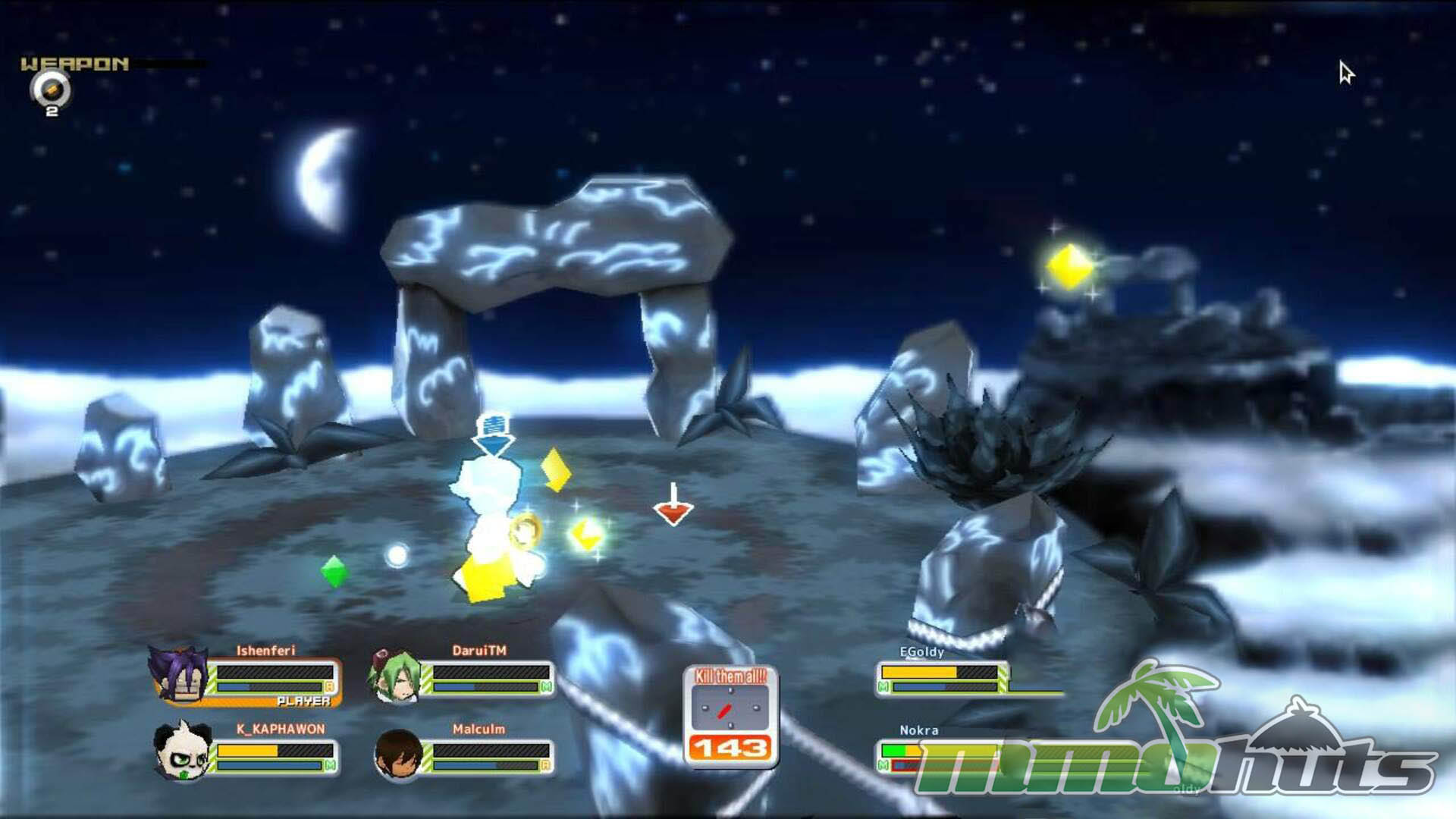
Task: Pick Malculm's brown-haired portrait
Action: tap(398, 753)
